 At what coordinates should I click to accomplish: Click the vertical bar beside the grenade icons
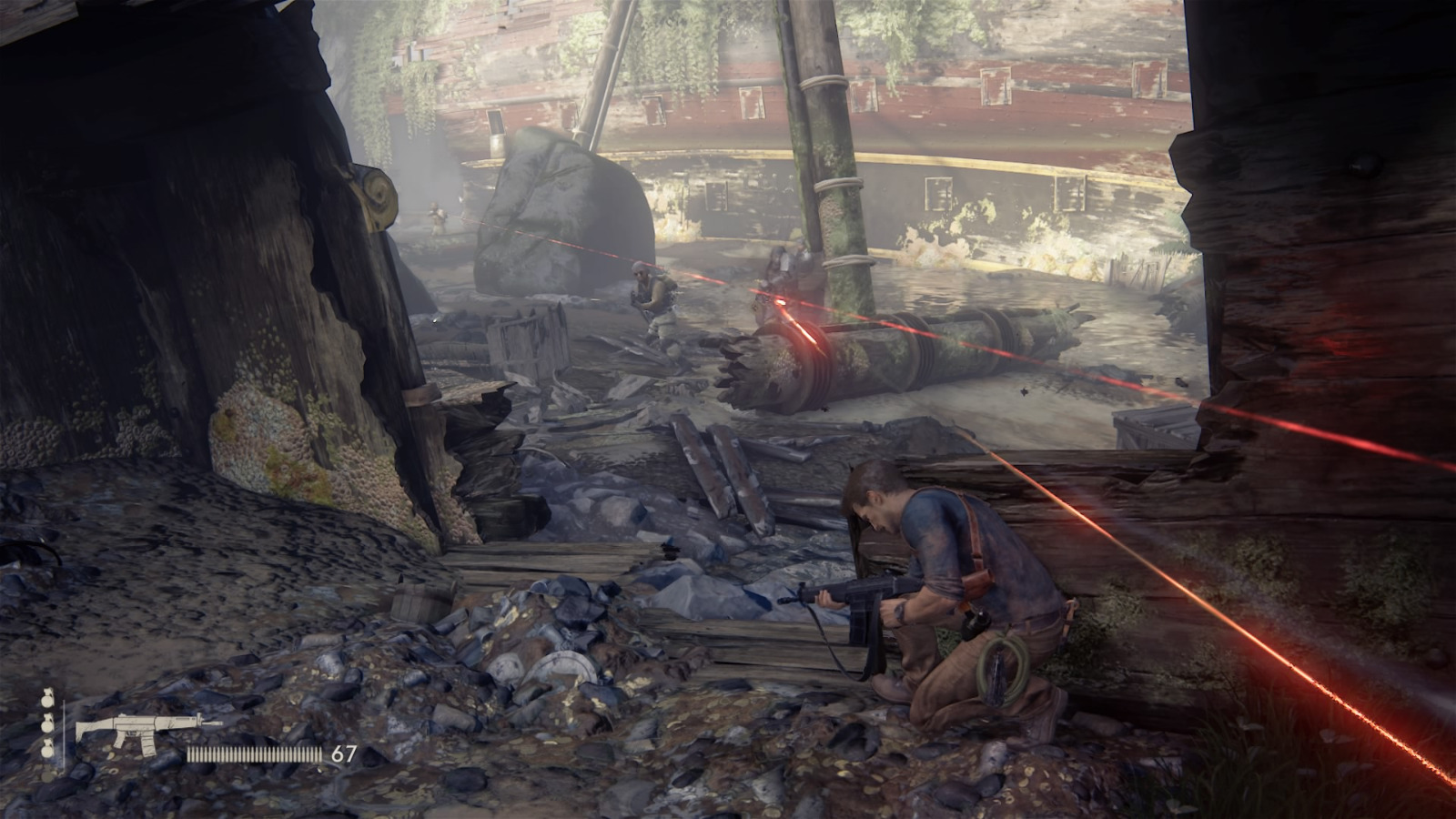click(64, 735)
